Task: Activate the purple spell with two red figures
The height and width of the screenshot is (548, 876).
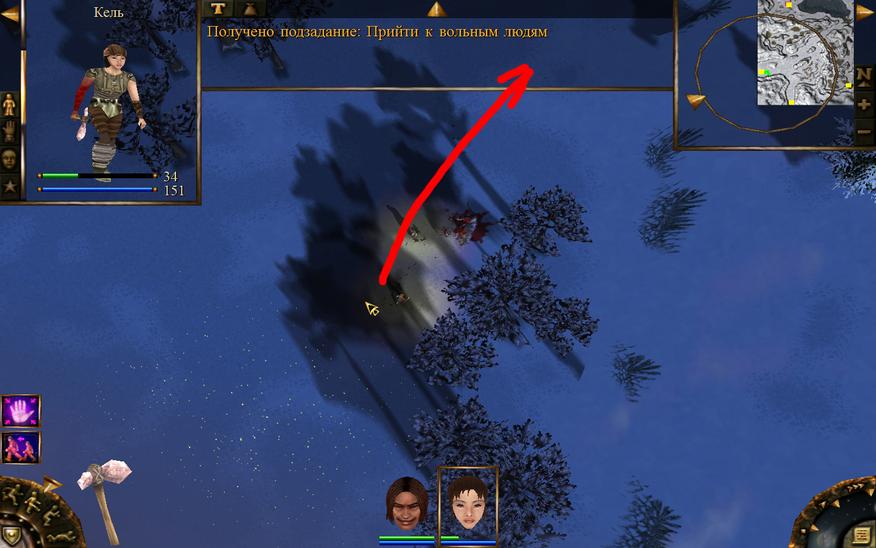Action: click(x=21, y=447)
